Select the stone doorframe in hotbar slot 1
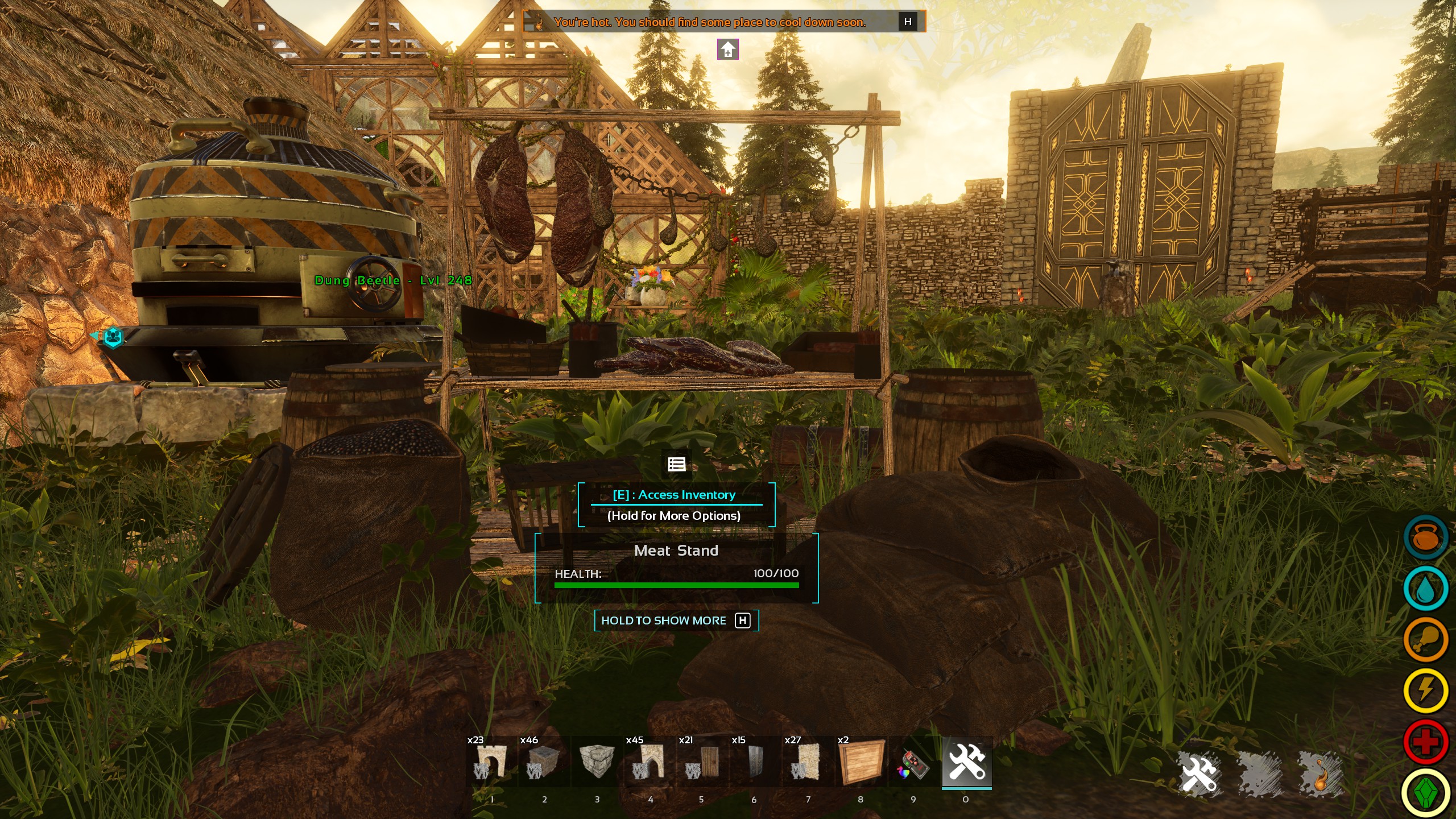 pos(491,763)
